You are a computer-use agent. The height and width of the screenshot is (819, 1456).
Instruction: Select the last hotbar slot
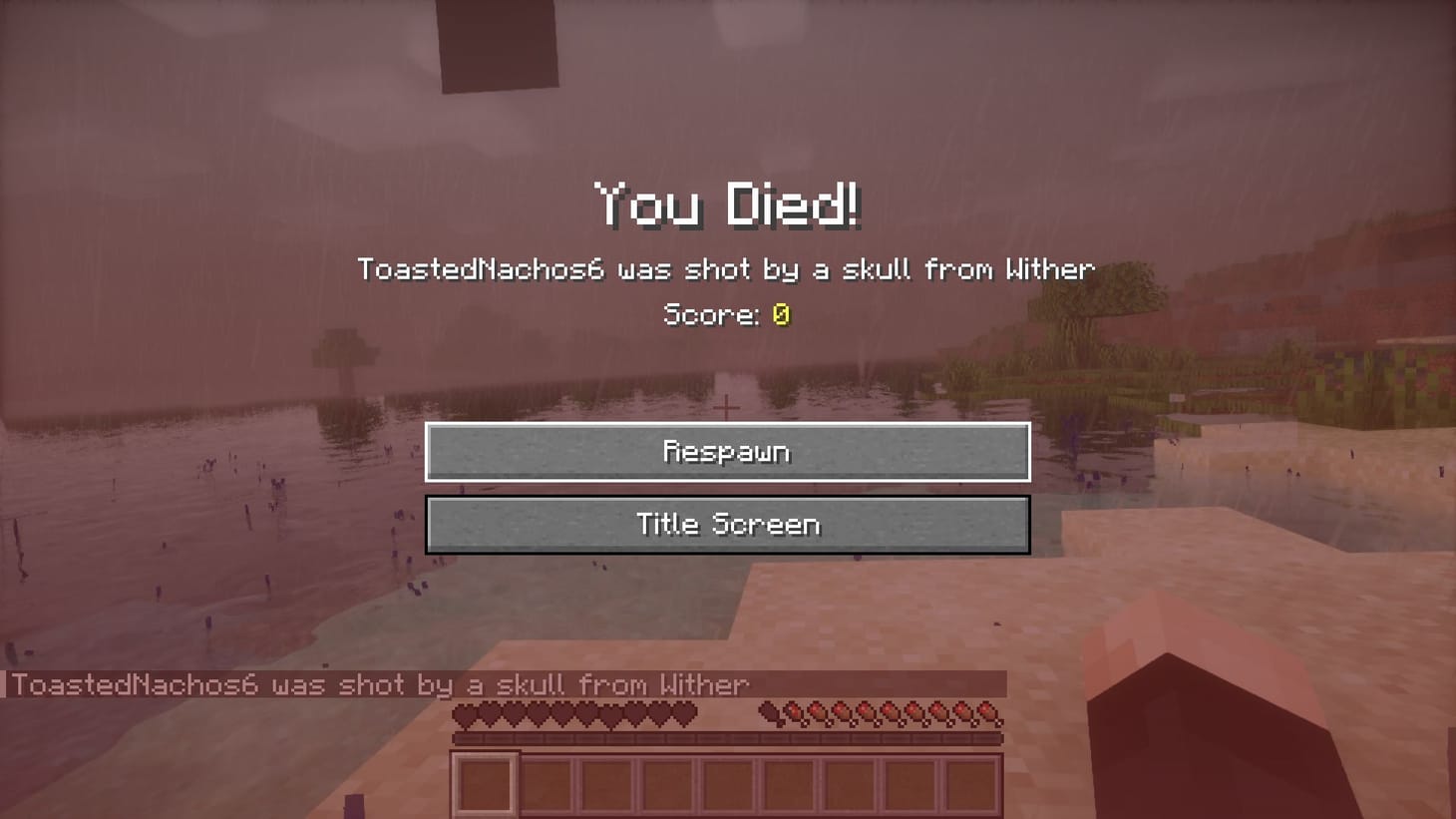[973, 784]
